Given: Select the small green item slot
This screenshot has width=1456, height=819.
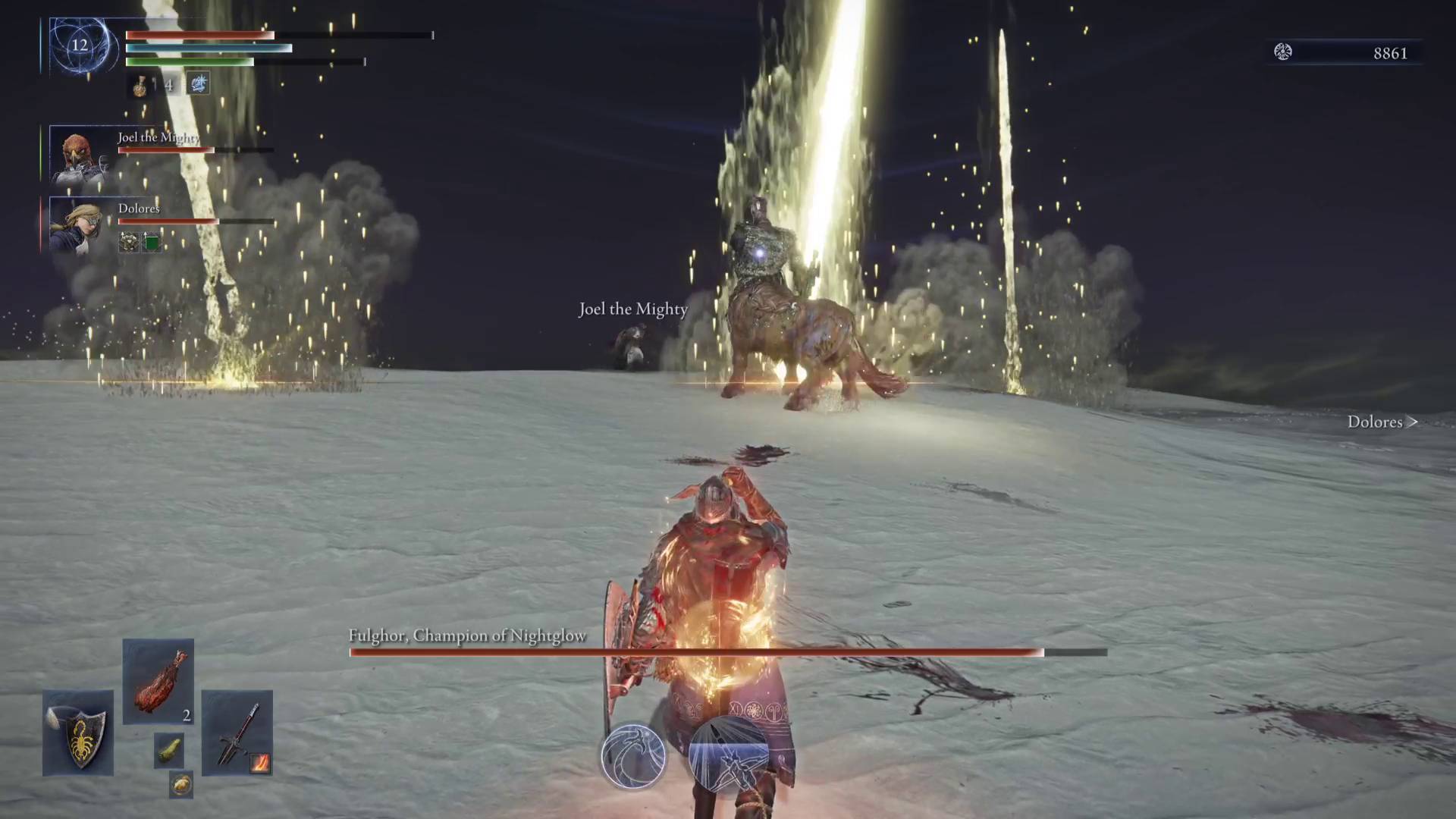Looking at the screenshot, I should (169, 751).
